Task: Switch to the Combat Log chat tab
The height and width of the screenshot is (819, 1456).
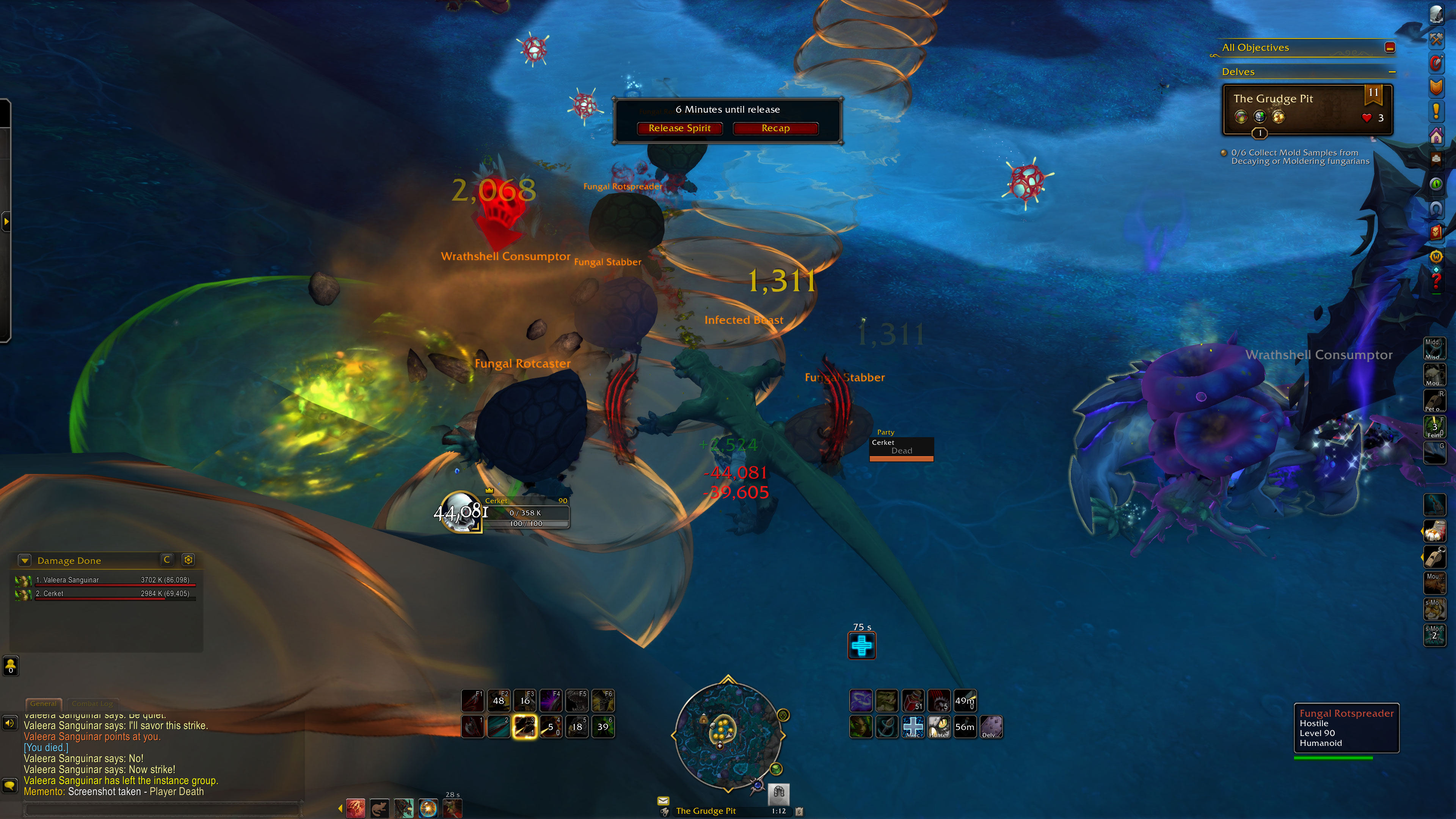Action: (x=92, y=704)
